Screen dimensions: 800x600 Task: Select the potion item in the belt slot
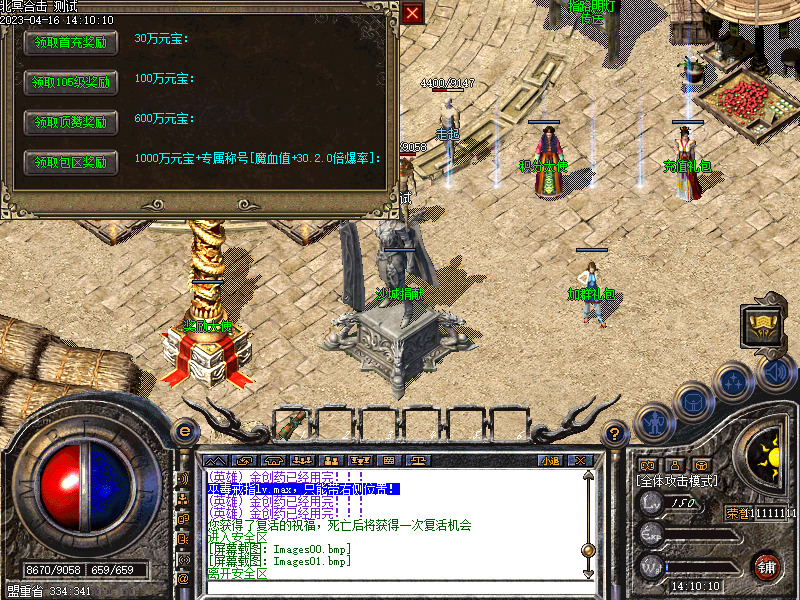tap(290, 423)
